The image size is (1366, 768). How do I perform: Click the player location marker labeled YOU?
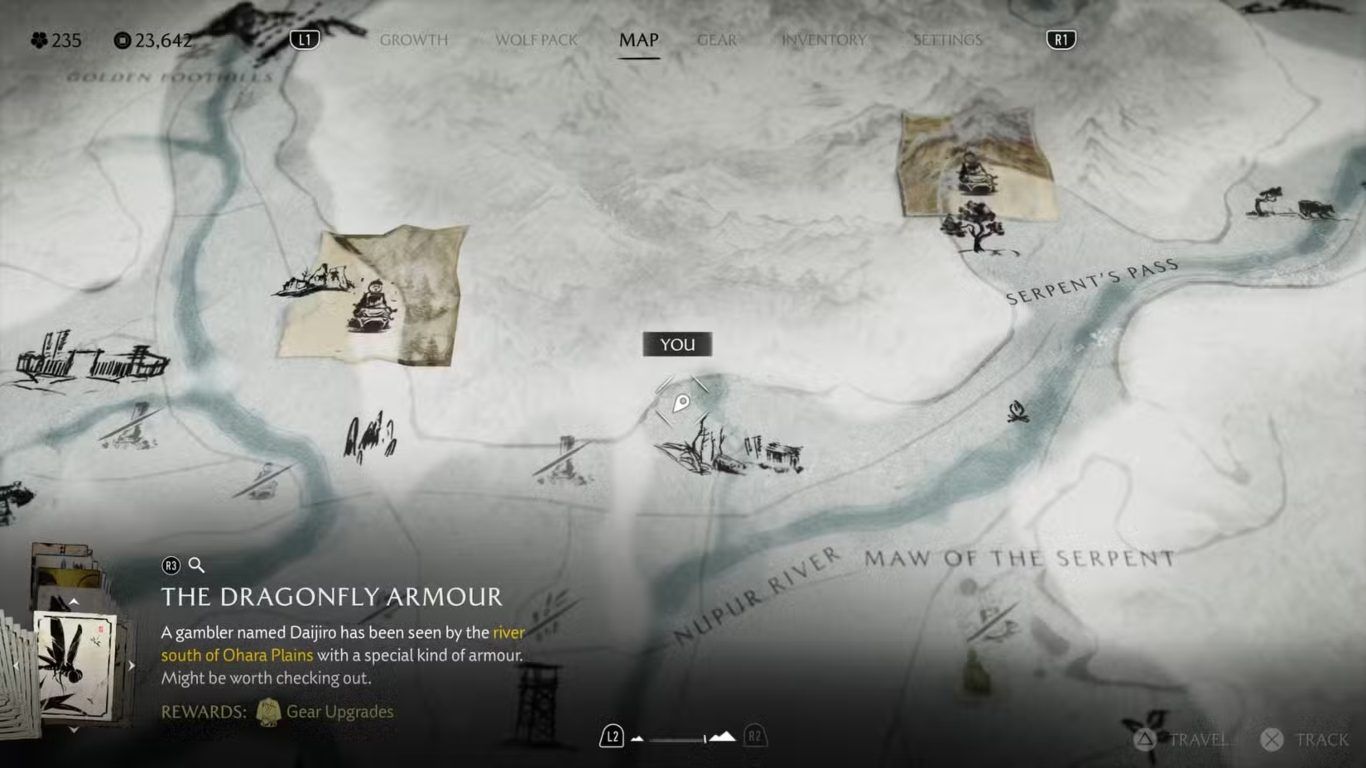tap(681, 403)
